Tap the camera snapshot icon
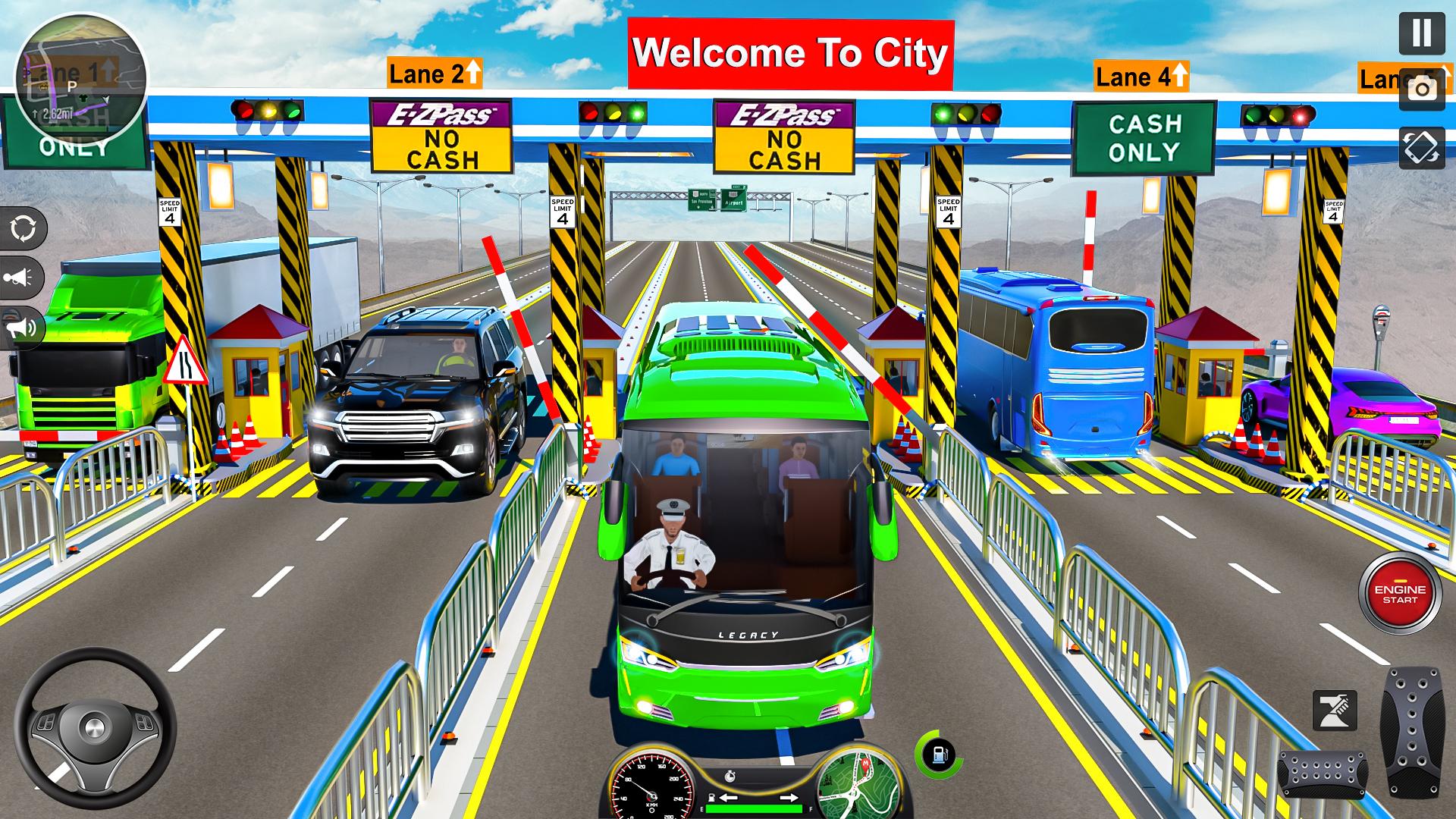The image size is (1456, 819). click(1422, 90)
